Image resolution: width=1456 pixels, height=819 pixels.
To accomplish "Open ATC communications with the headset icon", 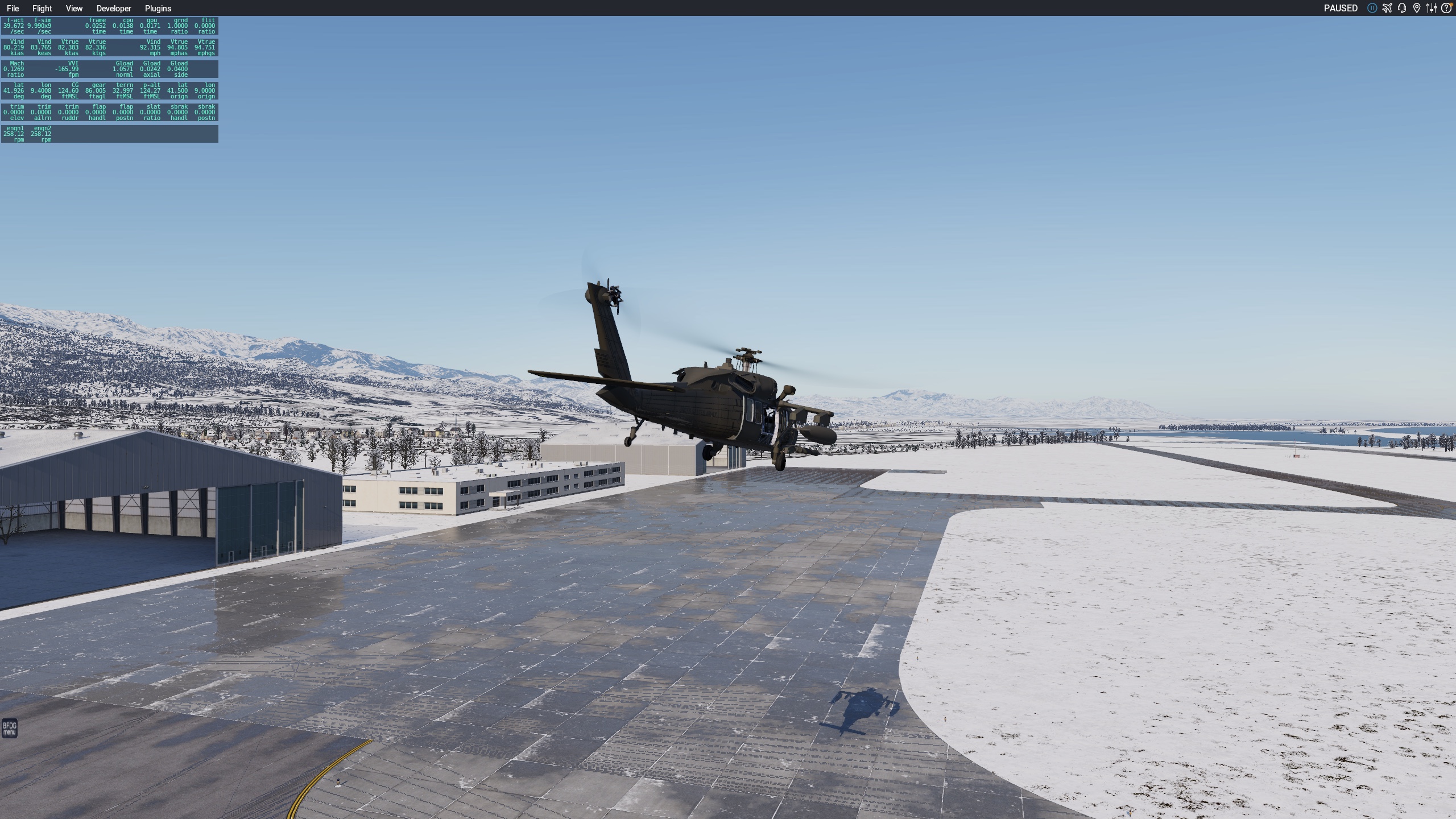I will [x=1401, y=8].
